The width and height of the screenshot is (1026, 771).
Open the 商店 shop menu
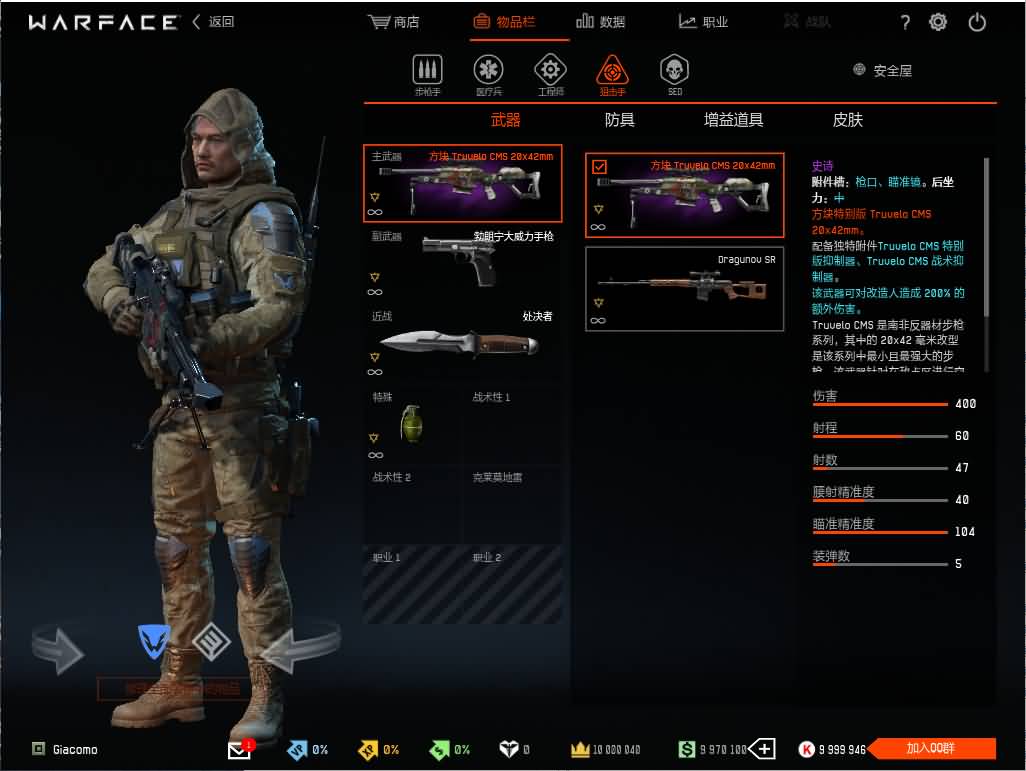pos(394,22)
